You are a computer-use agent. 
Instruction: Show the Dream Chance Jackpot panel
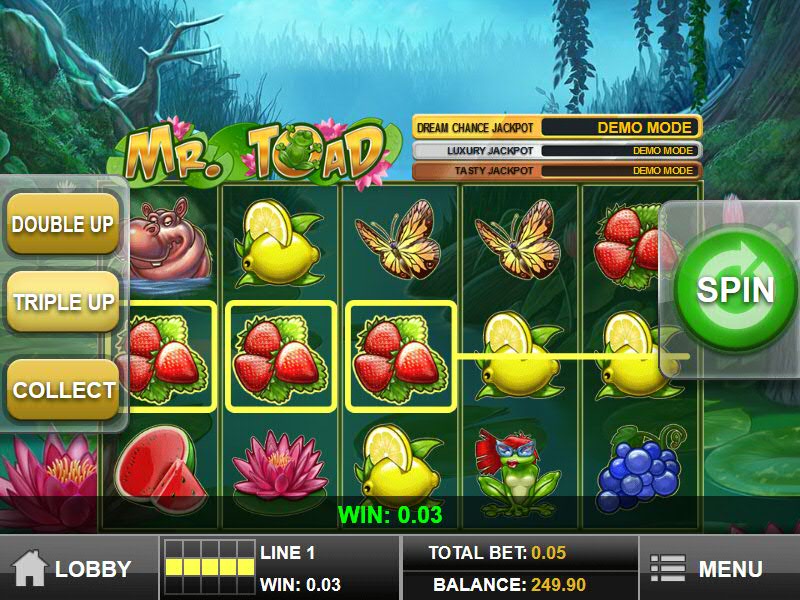[x=557, y=128]
